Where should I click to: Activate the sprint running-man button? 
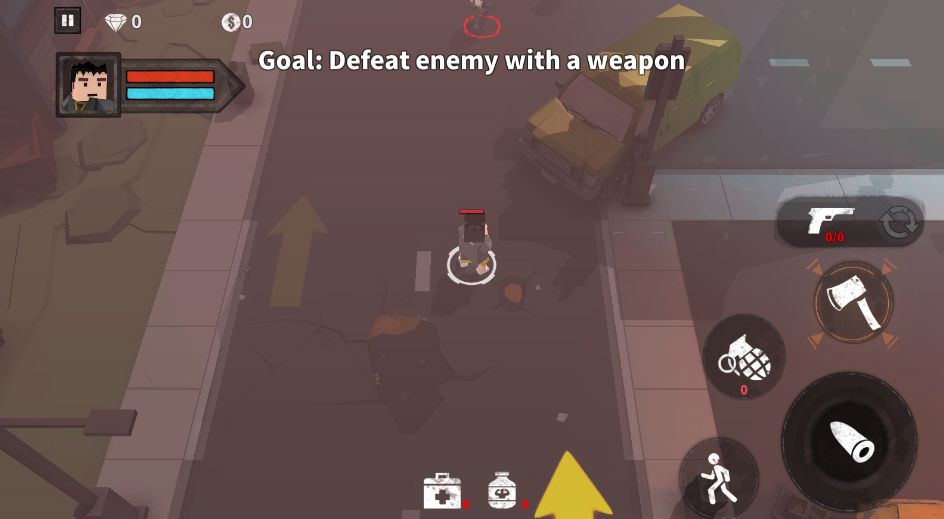pyautogui.click(x=717, y=477)
